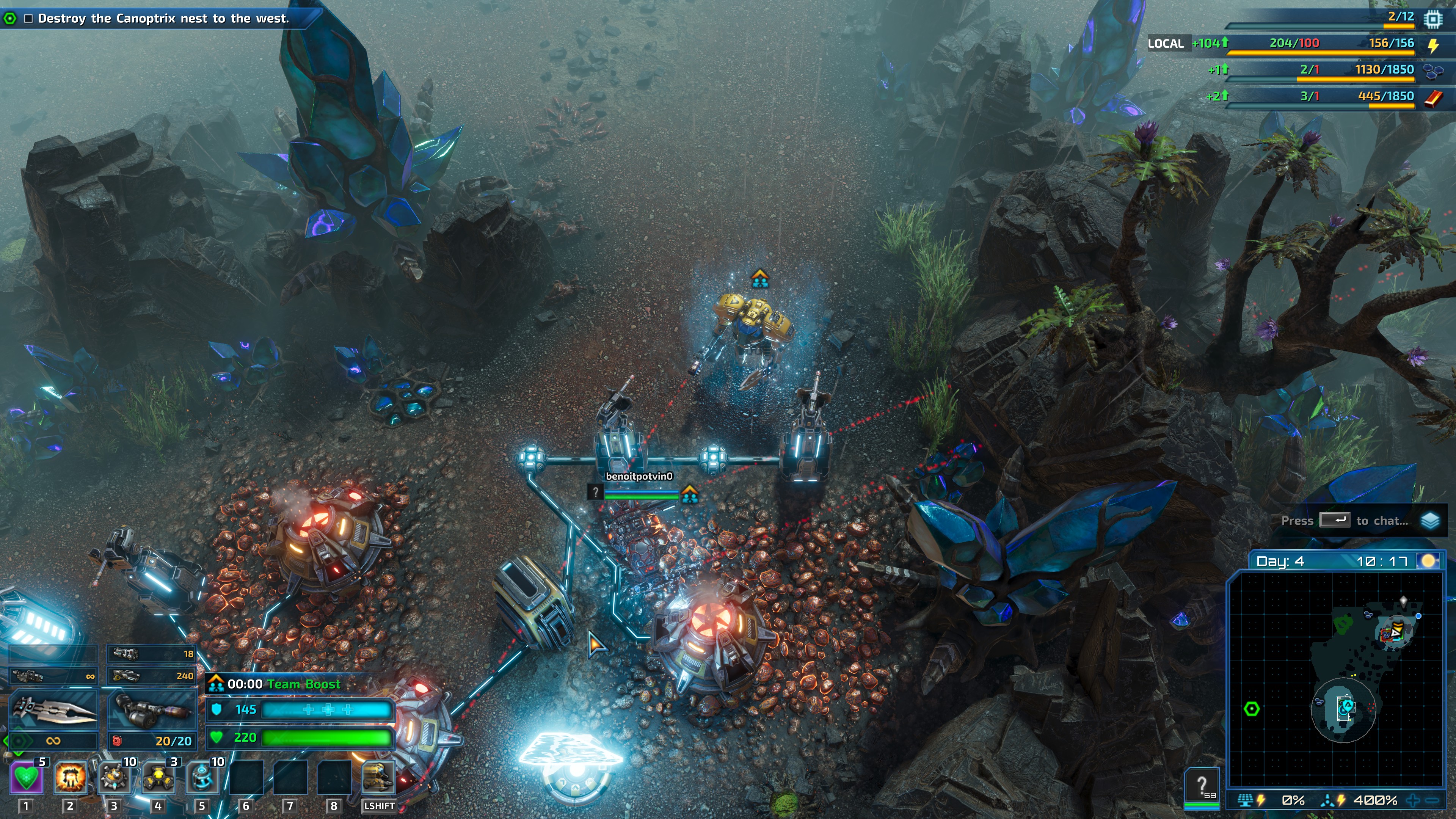Activate the mech dash skill icon
Viewport: 1456px width, 819px height.
[378, 778]
